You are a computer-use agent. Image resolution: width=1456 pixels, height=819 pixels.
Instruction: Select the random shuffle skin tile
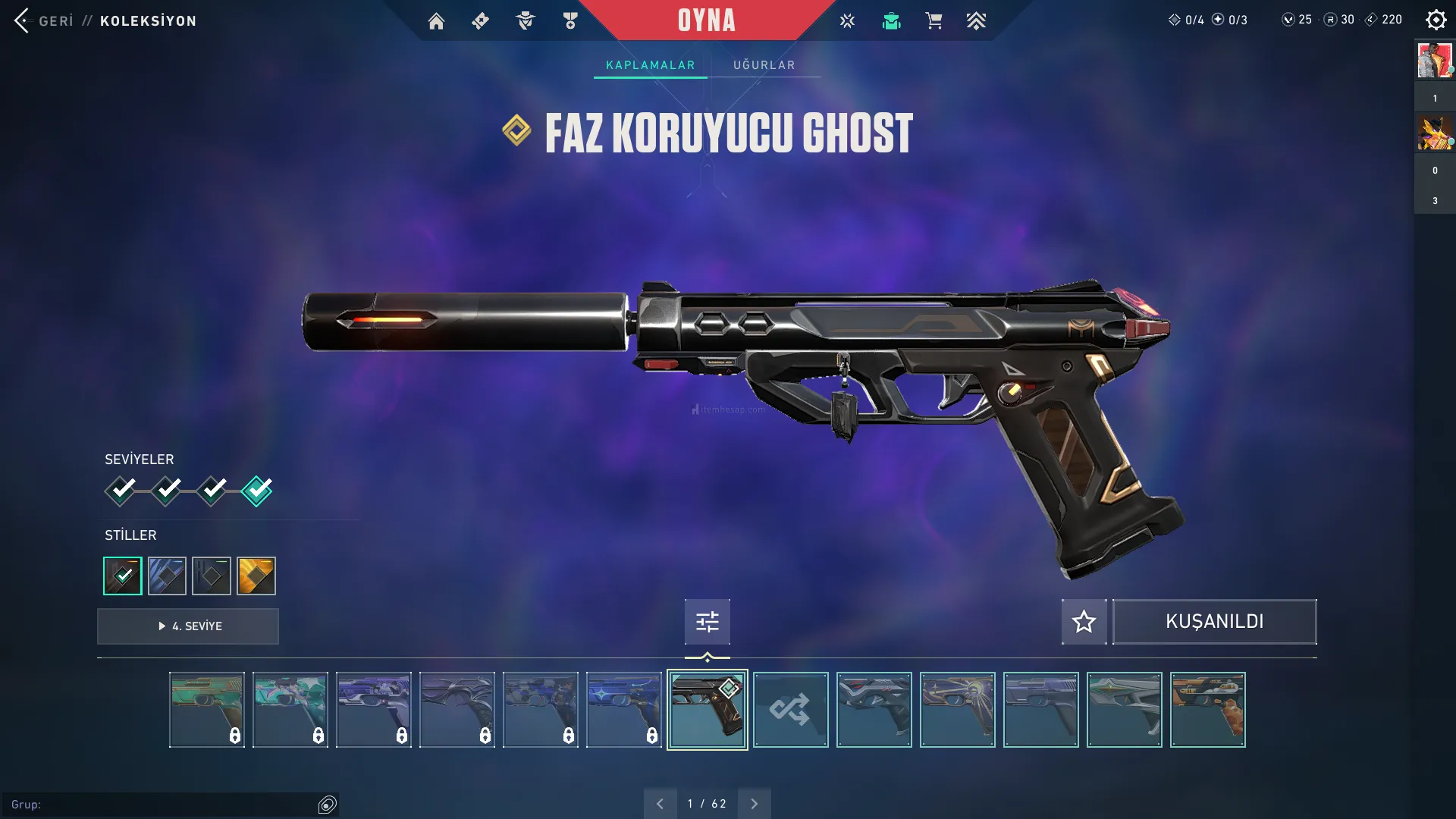(x=790, y=710)
